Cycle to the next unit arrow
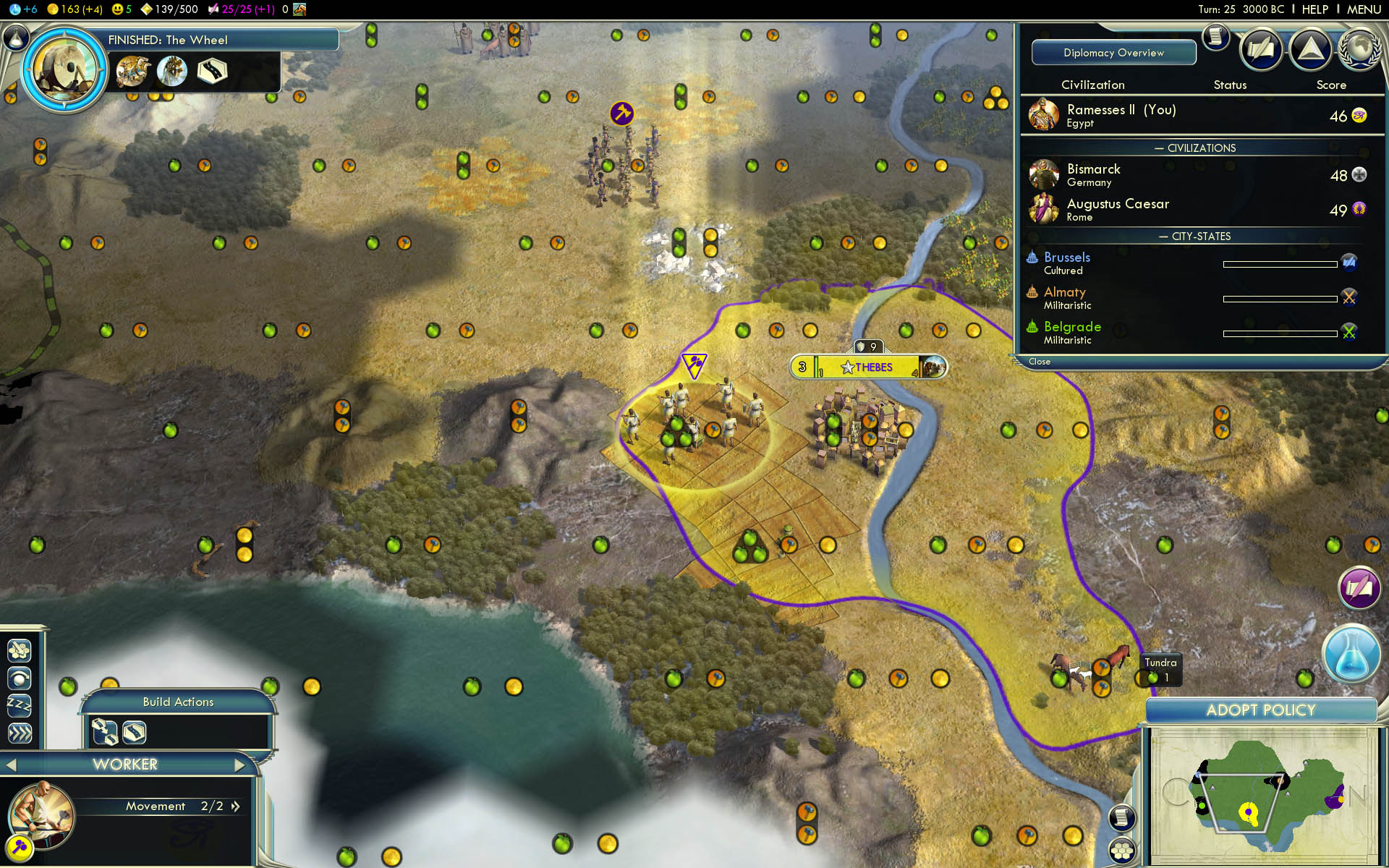 pyautogui.click(x=240, y=765)
